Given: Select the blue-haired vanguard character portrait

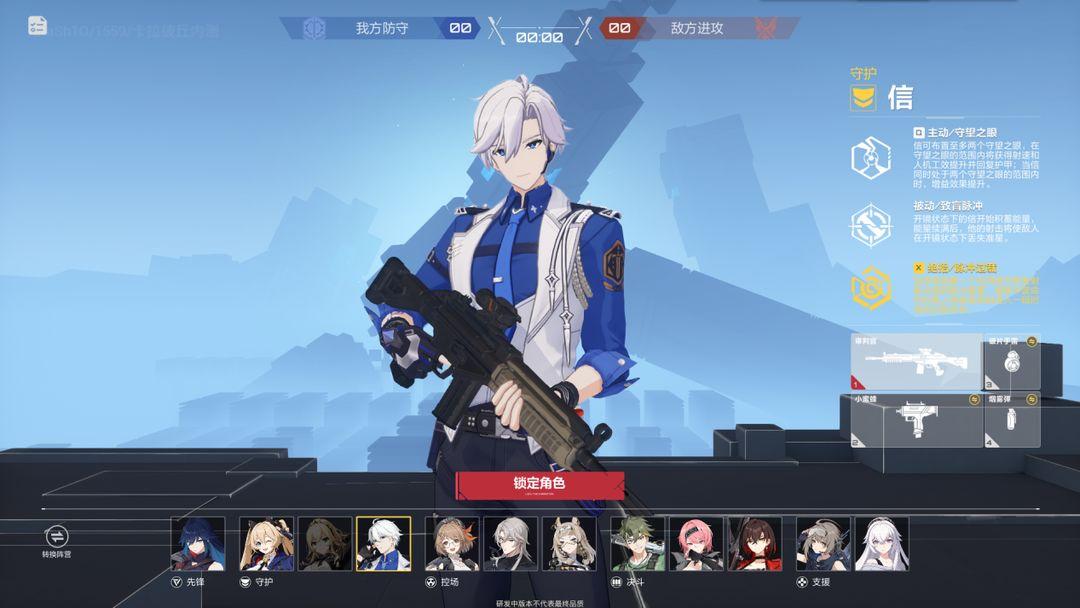Looking at the screenshot, I should coord(198,543).
